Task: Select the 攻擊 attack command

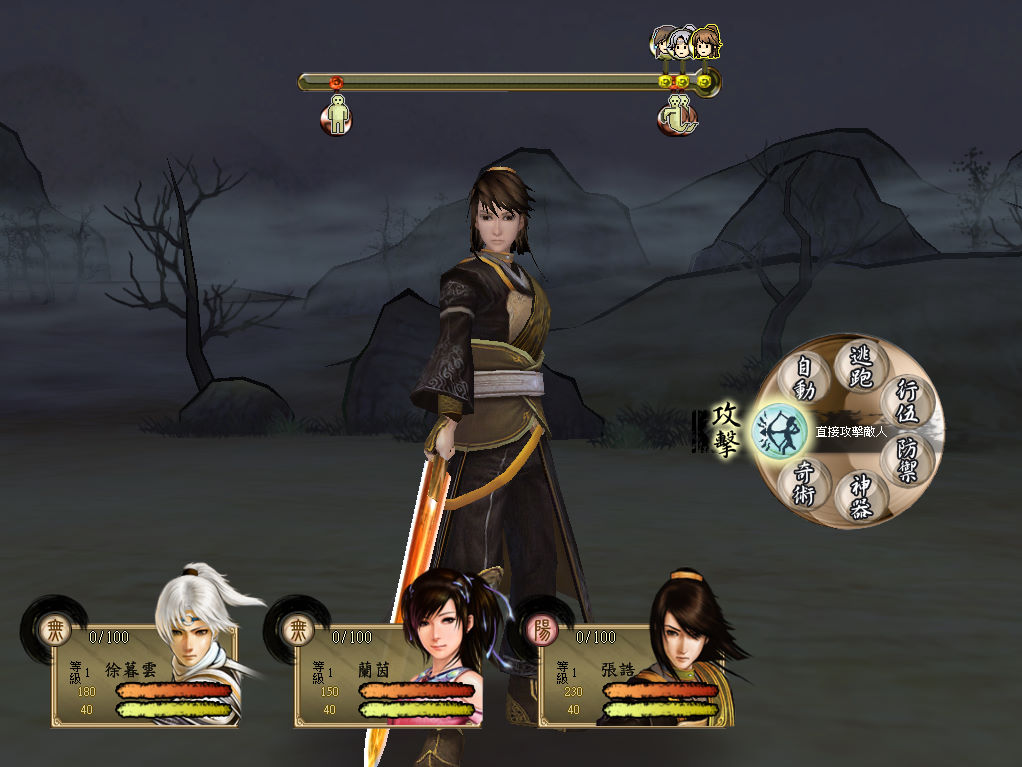Action: [780, 431]
